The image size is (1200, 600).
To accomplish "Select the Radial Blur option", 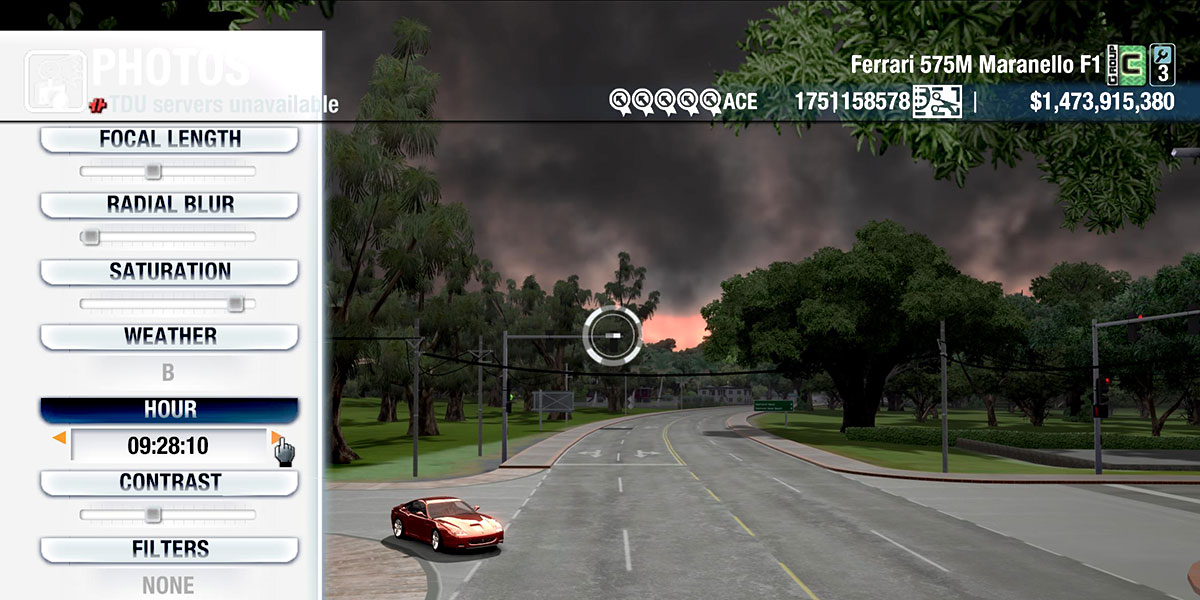I will pos(169,205).
